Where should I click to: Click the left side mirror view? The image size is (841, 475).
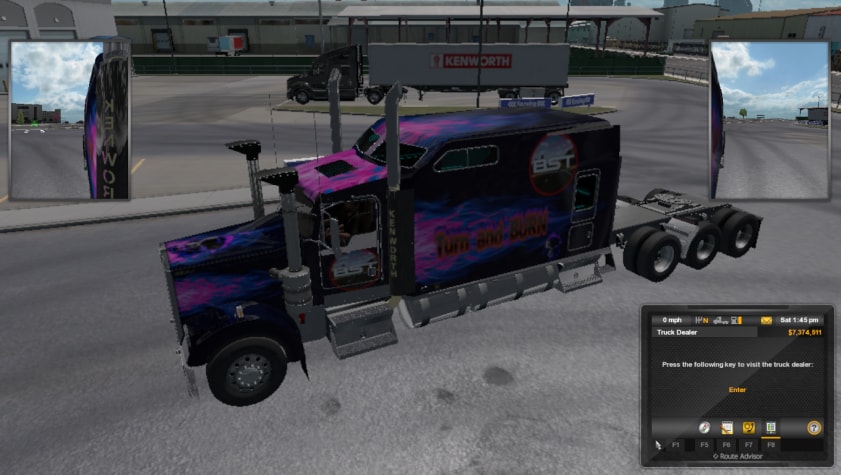click(x=70, y=120)
